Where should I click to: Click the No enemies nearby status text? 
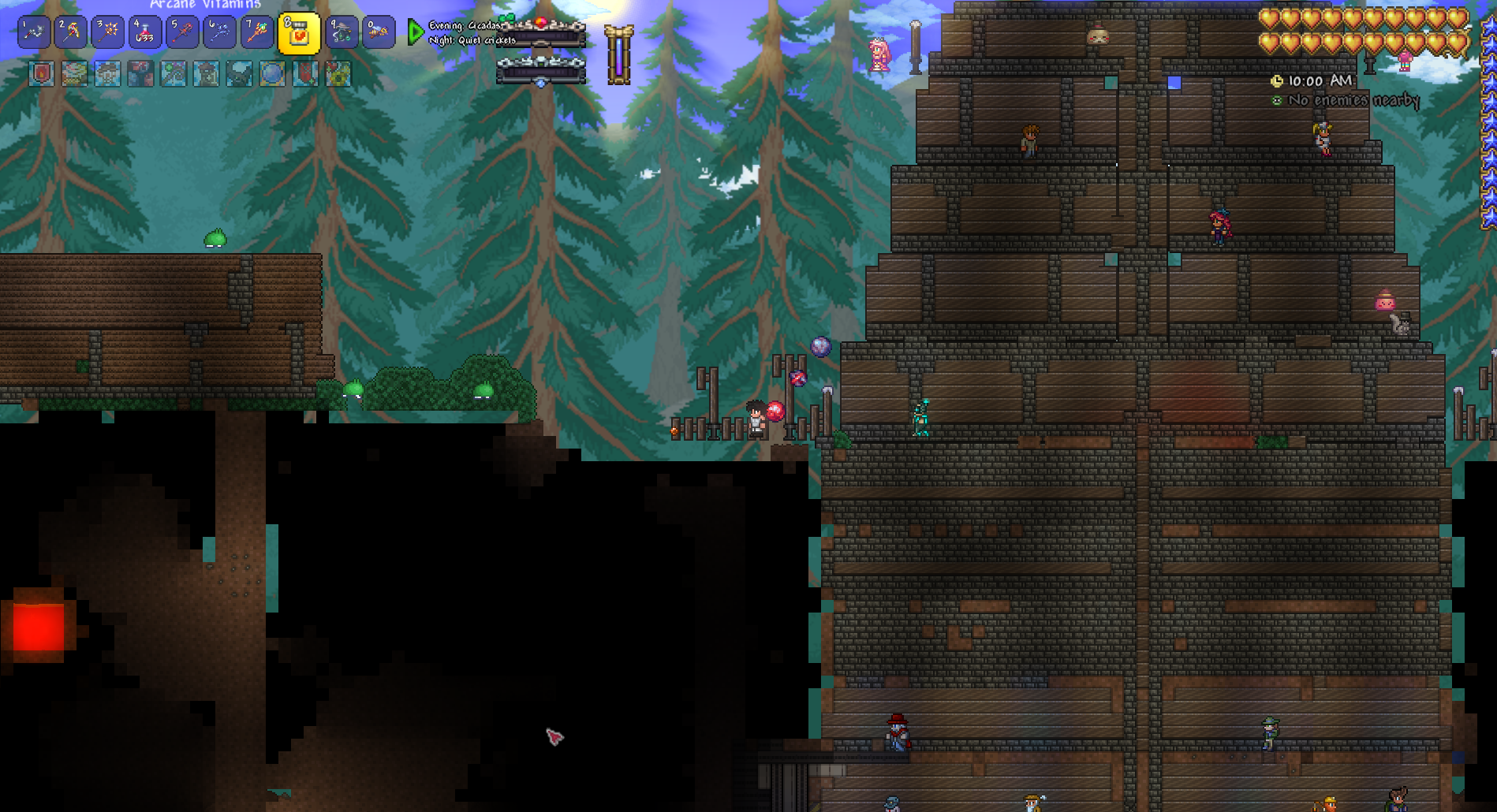1353,100
